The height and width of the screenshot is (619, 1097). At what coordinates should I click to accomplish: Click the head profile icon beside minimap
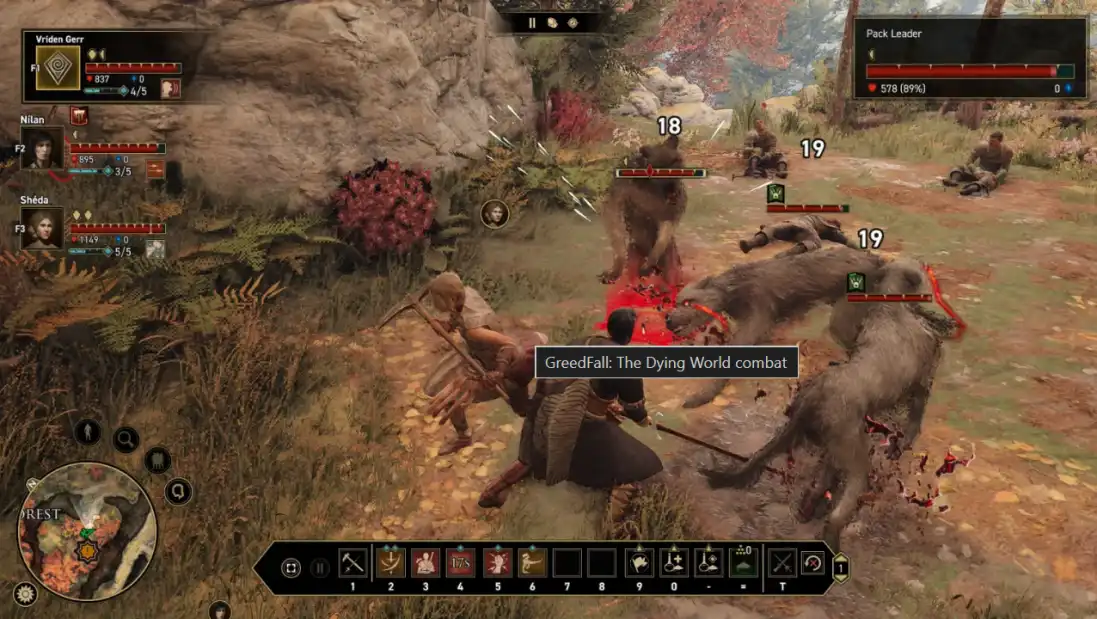[179, 491]
